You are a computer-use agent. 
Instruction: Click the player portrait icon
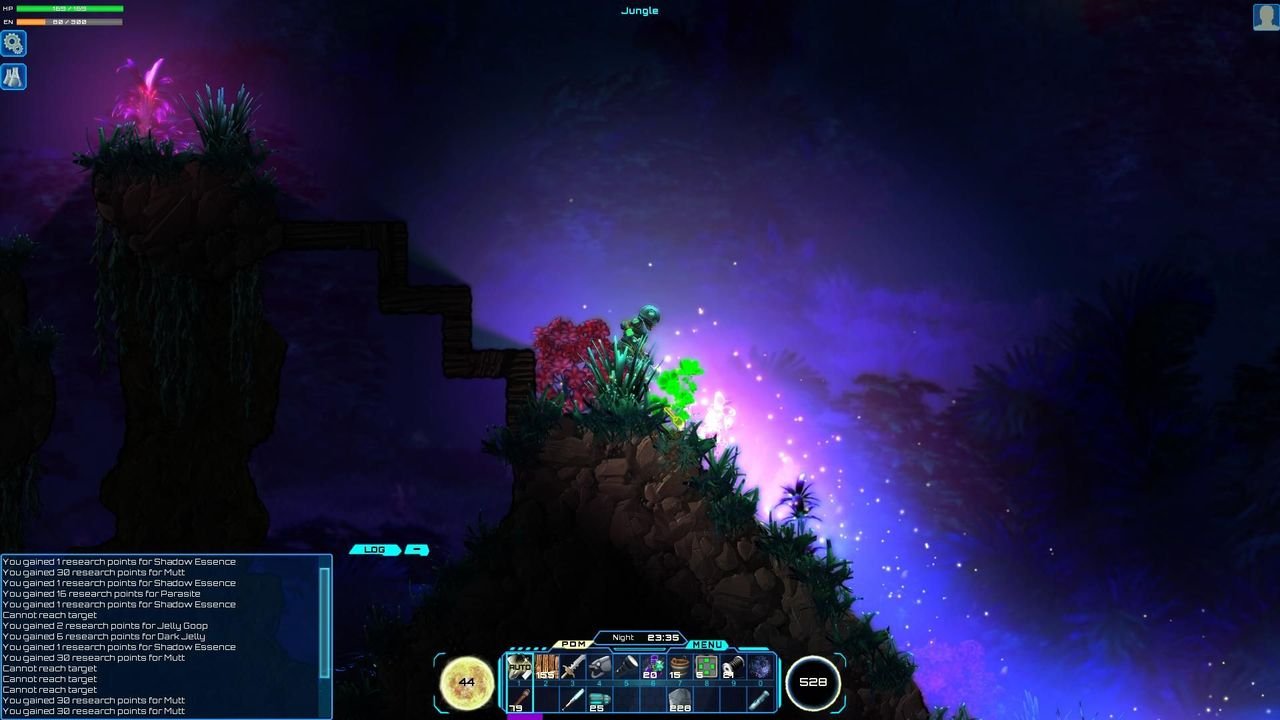click(1266, 17)
